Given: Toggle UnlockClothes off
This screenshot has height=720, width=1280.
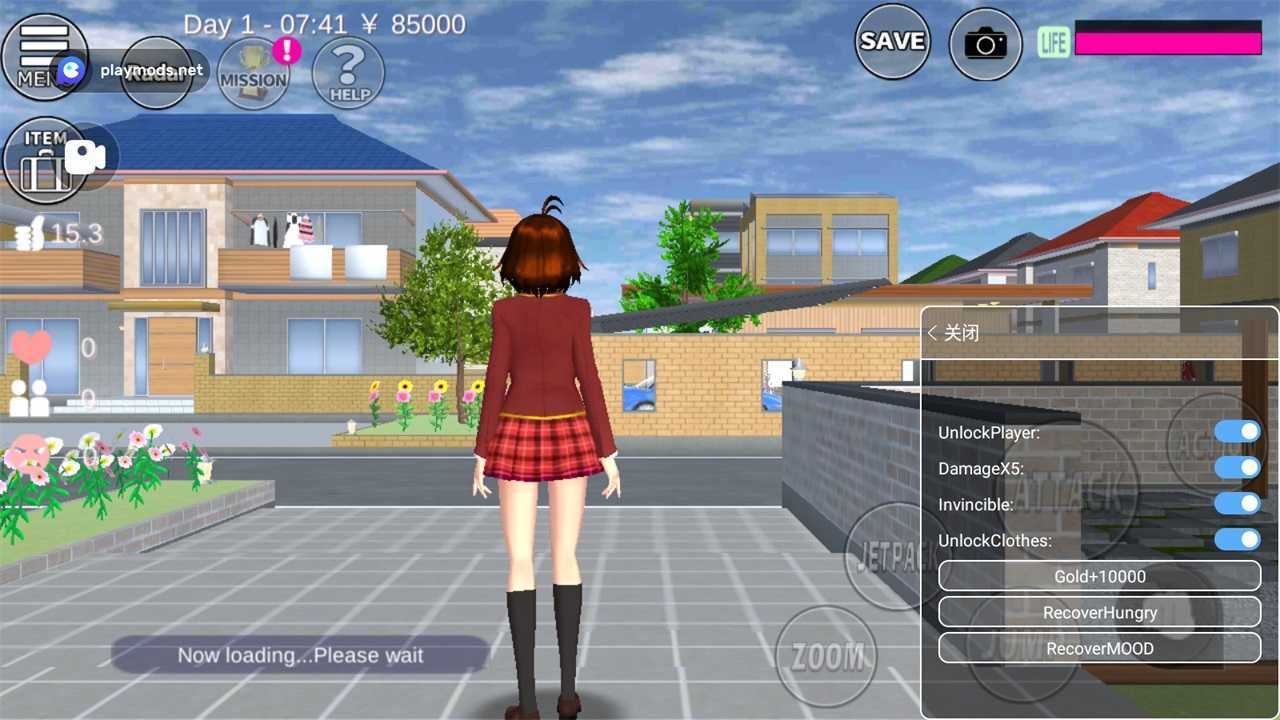Looking at the screenshot, I should point(1240,540).
